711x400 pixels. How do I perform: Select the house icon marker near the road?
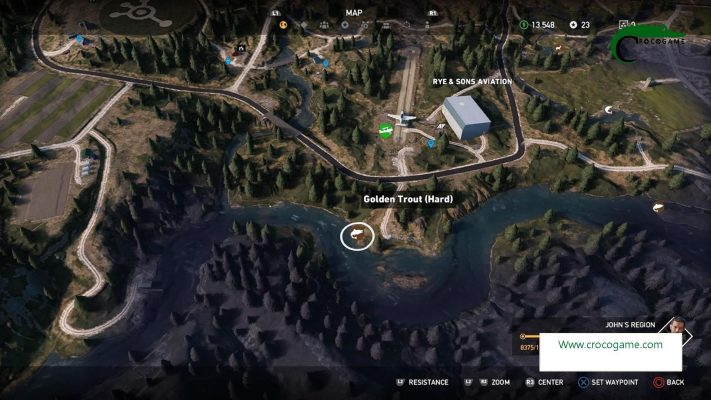pyautogui.click(x=240, y=47)
